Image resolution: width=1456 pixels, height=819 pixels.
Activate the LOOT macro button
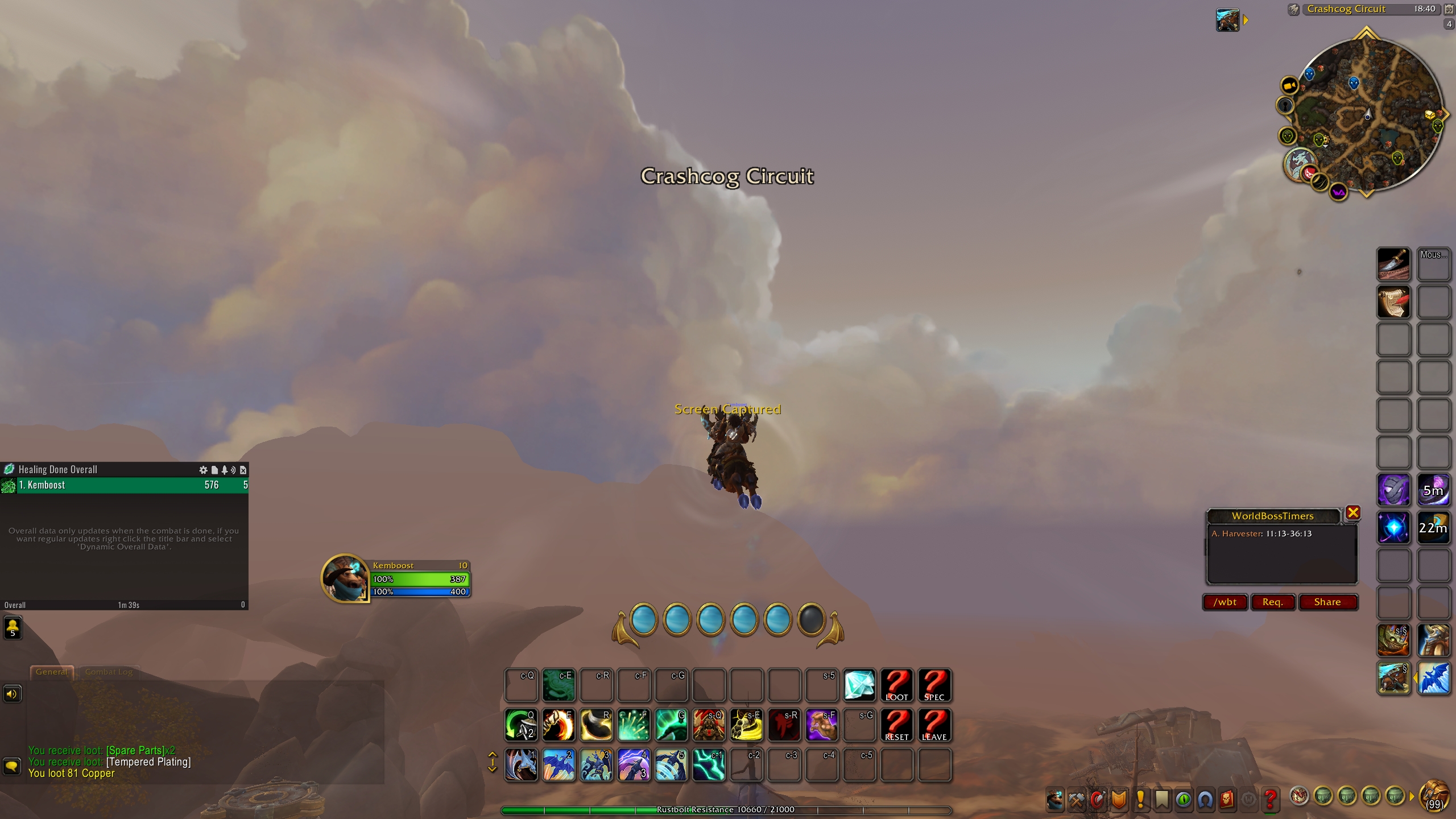(x=896, y=685)
